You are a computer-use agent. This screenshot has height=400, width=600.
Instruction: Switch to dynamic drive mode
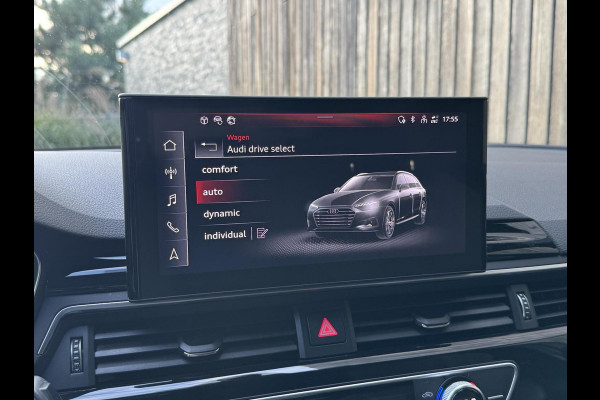click(x=221, y=214)
